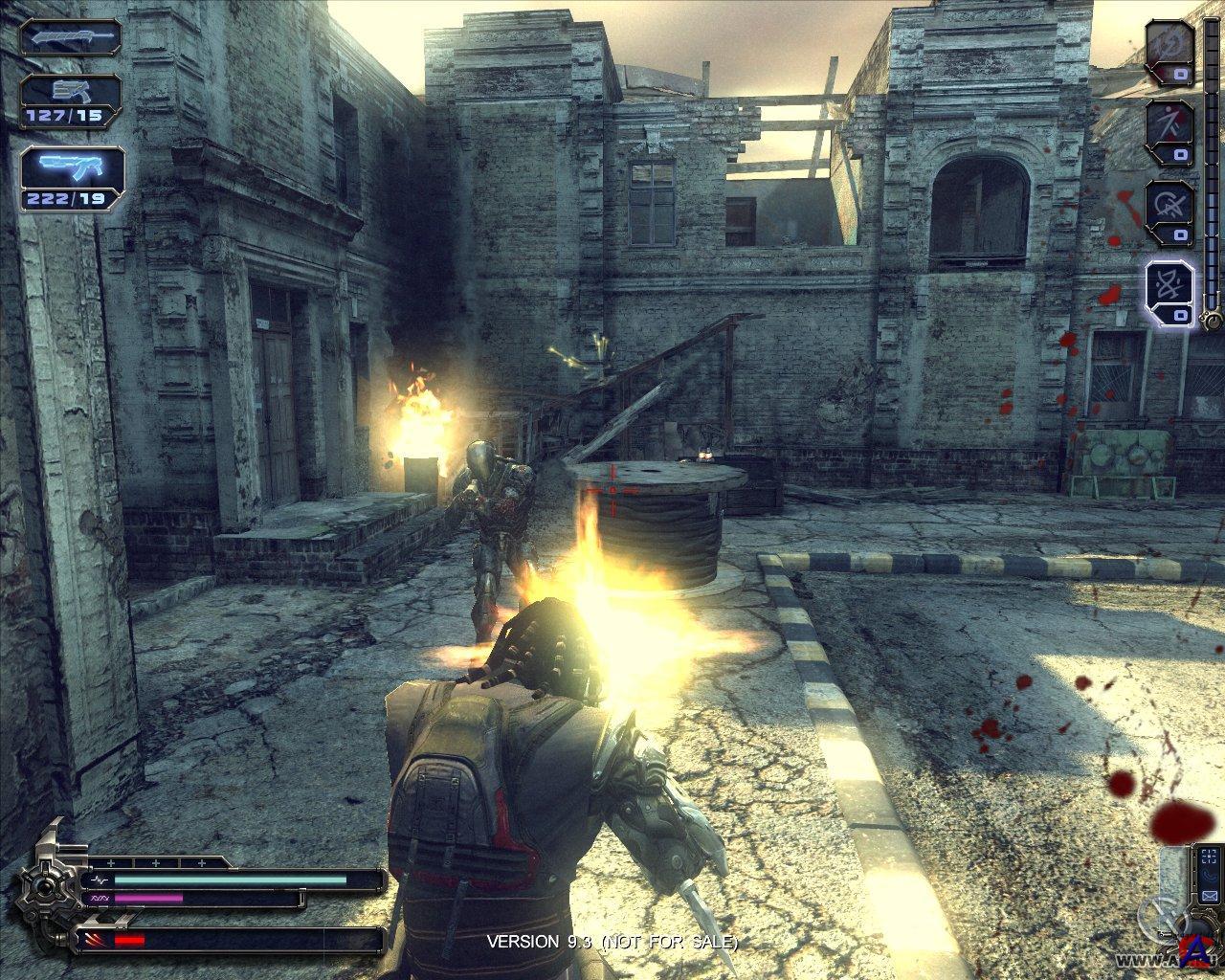Open the envelope message icon
This screenshot has height=980, width=1225.
click(x=1210, y=897)
